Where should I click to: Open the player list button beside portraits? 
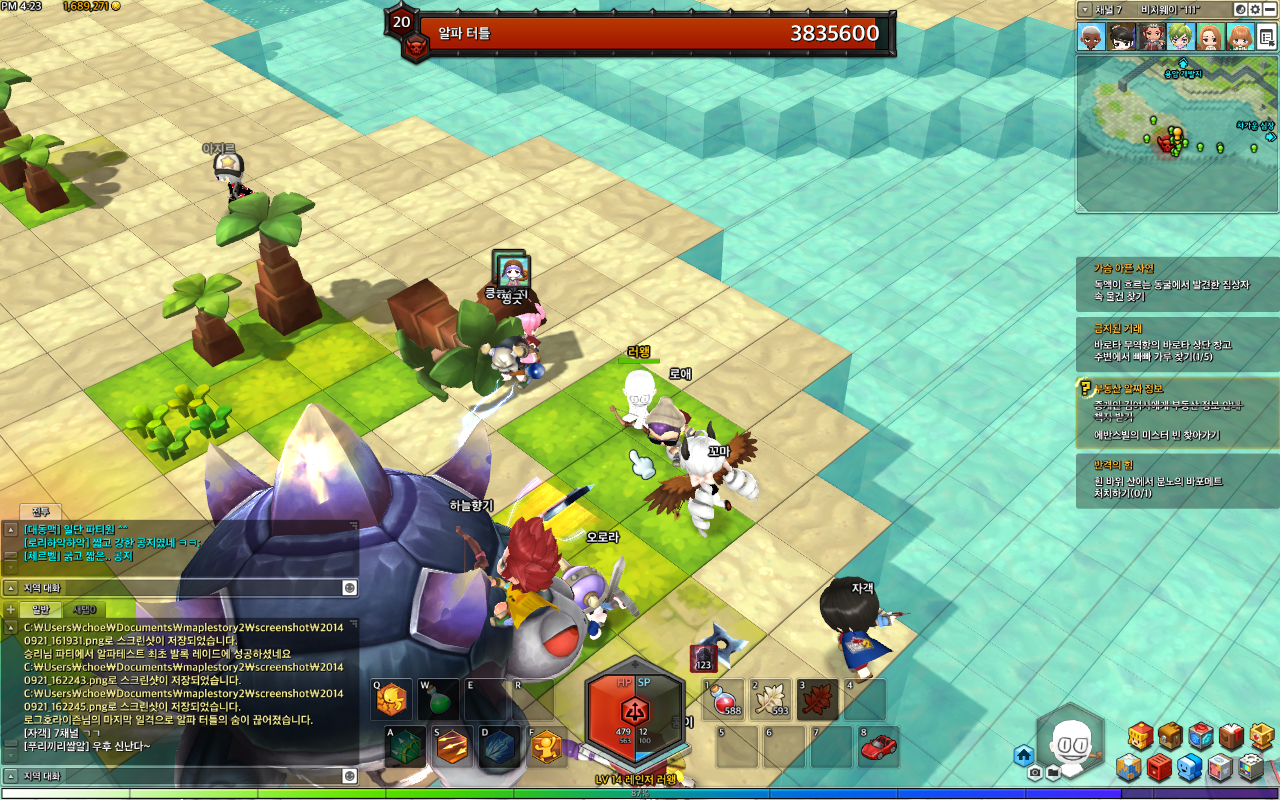click(x=1266, y=37)
